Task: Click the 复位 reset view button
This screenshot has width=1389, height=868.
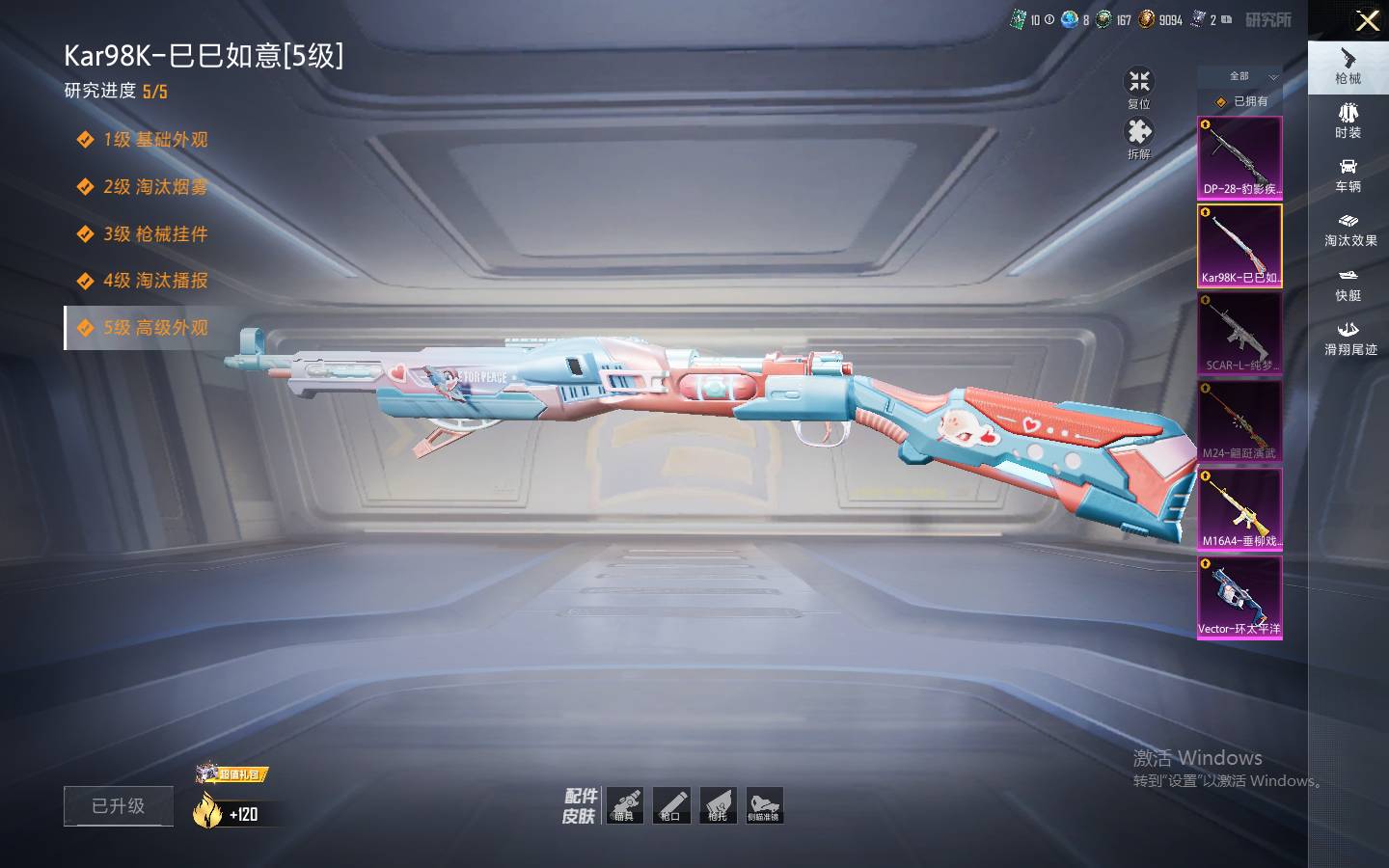Action: (x=1139, y=88)
